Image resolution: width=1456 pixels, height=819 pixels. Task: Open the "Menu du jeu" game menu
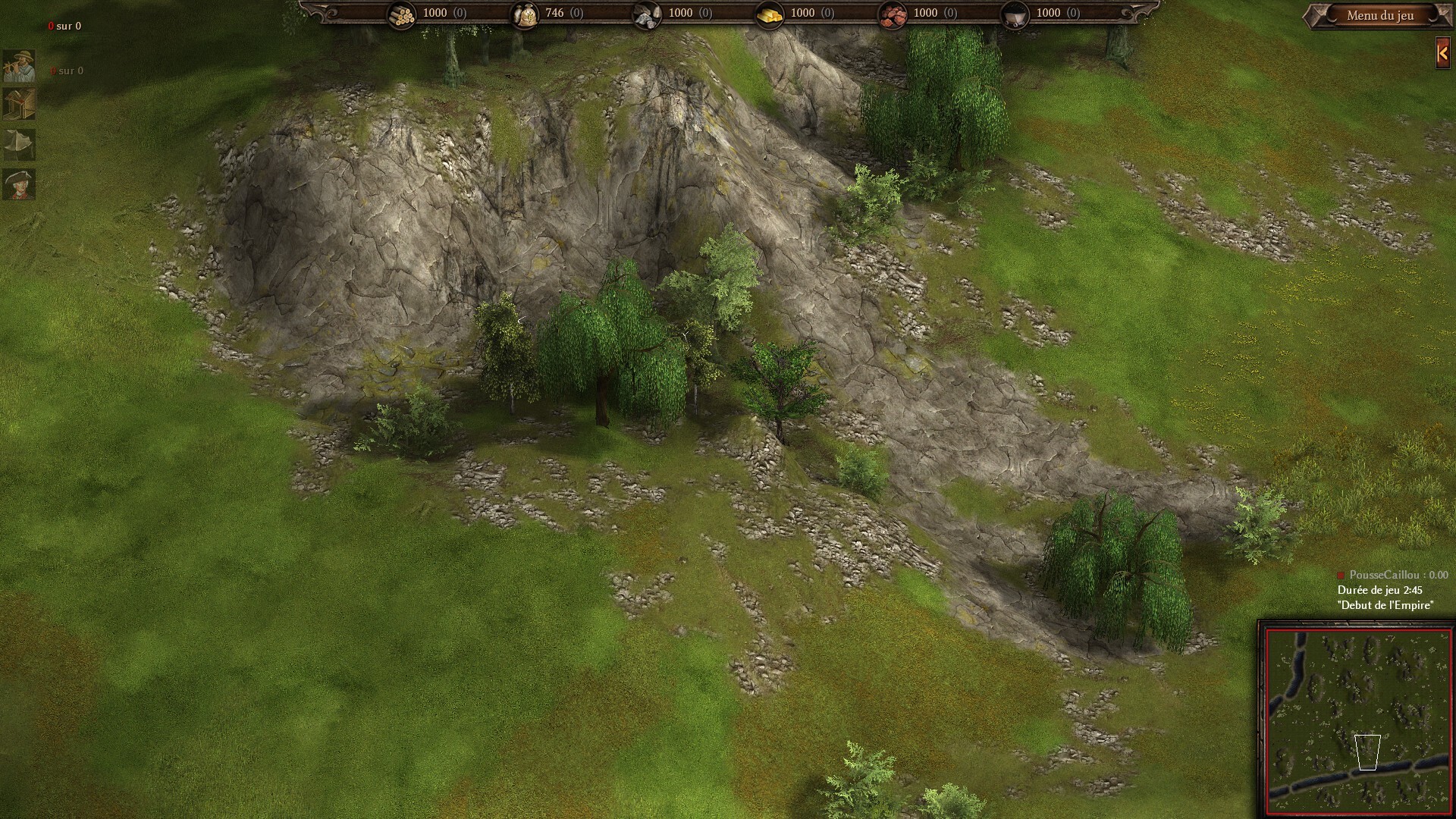[x=1379, y=15]
